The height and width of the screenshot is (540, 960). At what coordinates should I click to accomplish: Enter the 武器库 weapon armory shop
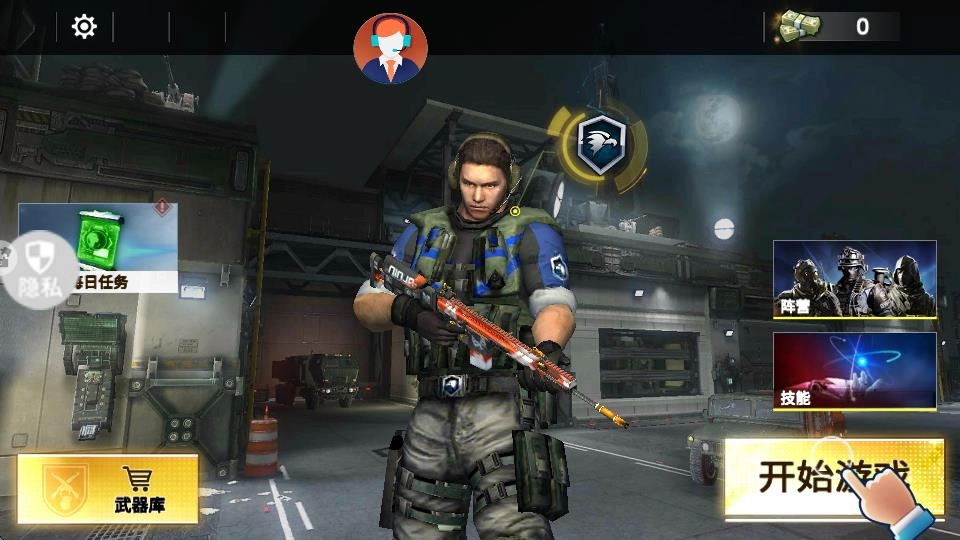coord(108,488)
